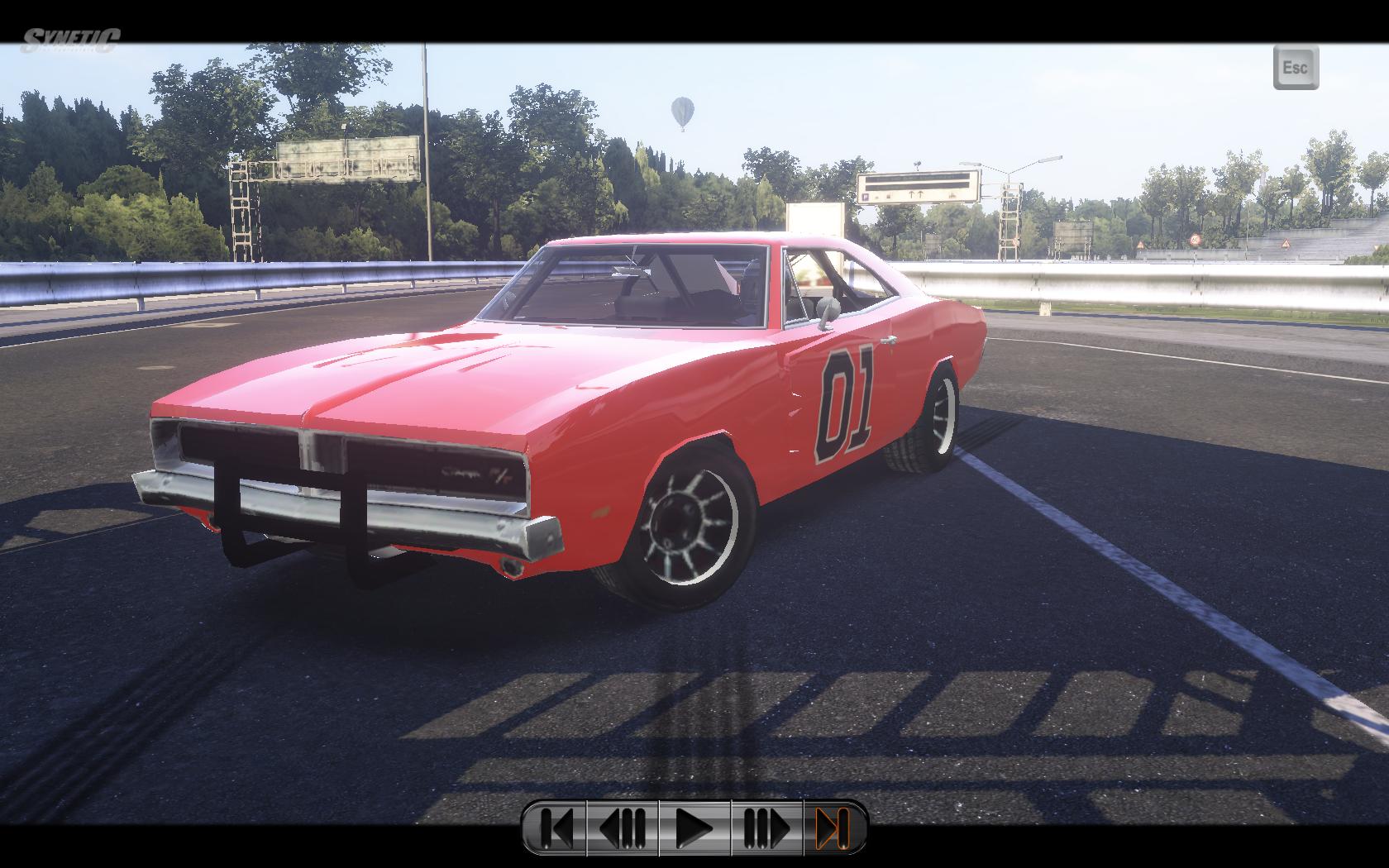This screenshot has height=868, width=1389.
Task: Jump to the start of the replay
Action: point(556,827)
